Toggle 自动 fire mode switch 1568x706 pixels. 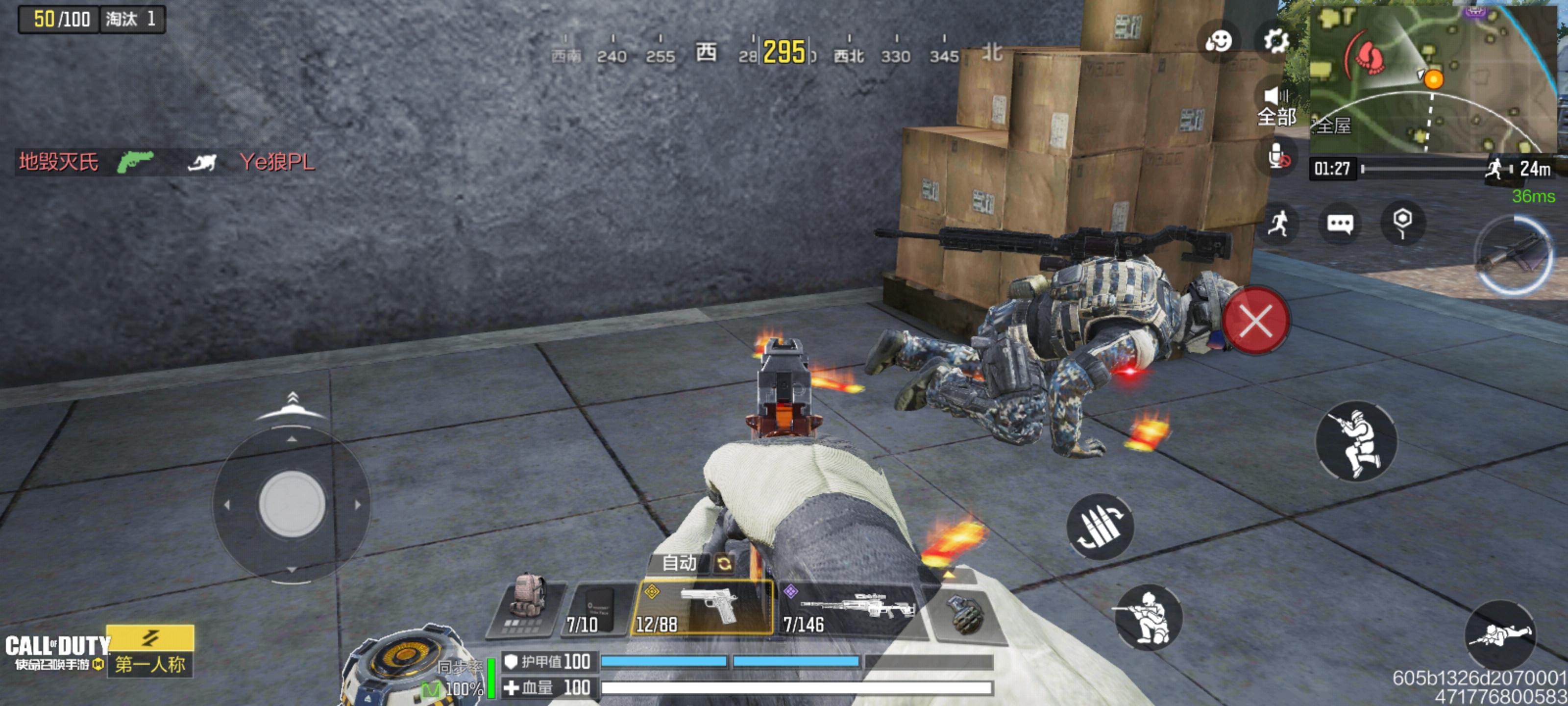[x=692, y=563]
